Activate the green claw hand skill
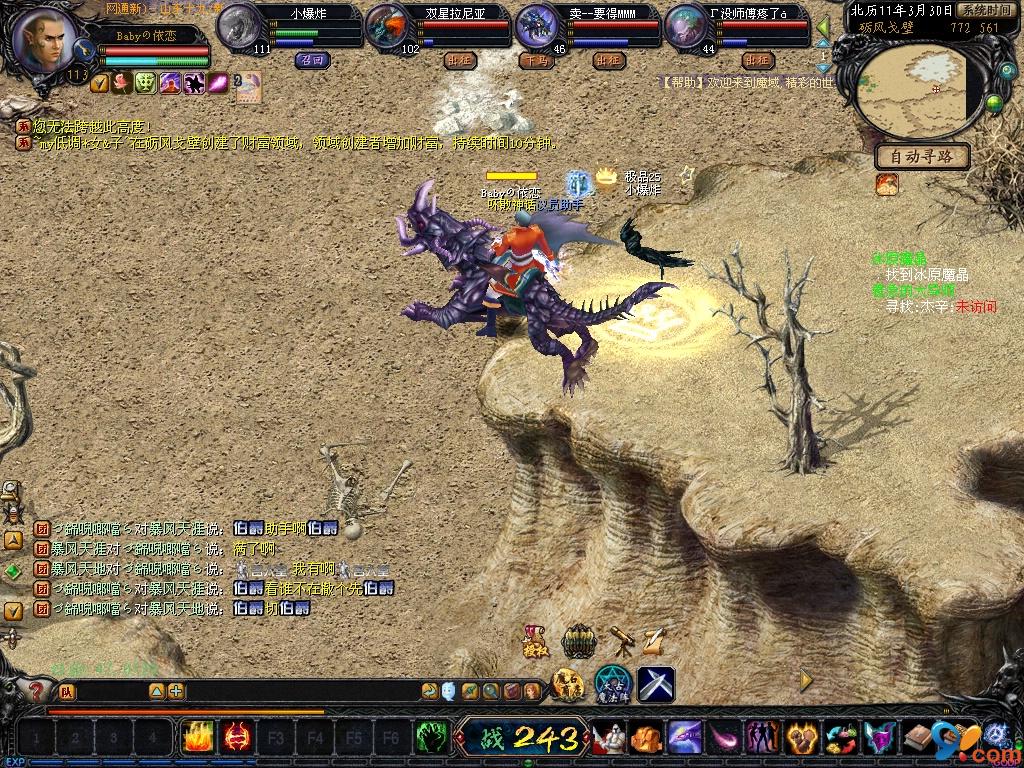The height and width of the screenshot is (768, 1024). (x=431, y=738)
